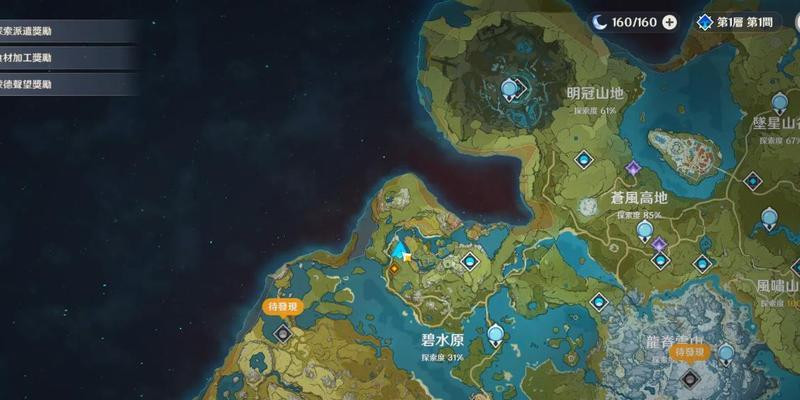
Task: Open the 聲望獎勵 reputation reward entry
Action: pos(60,85)
